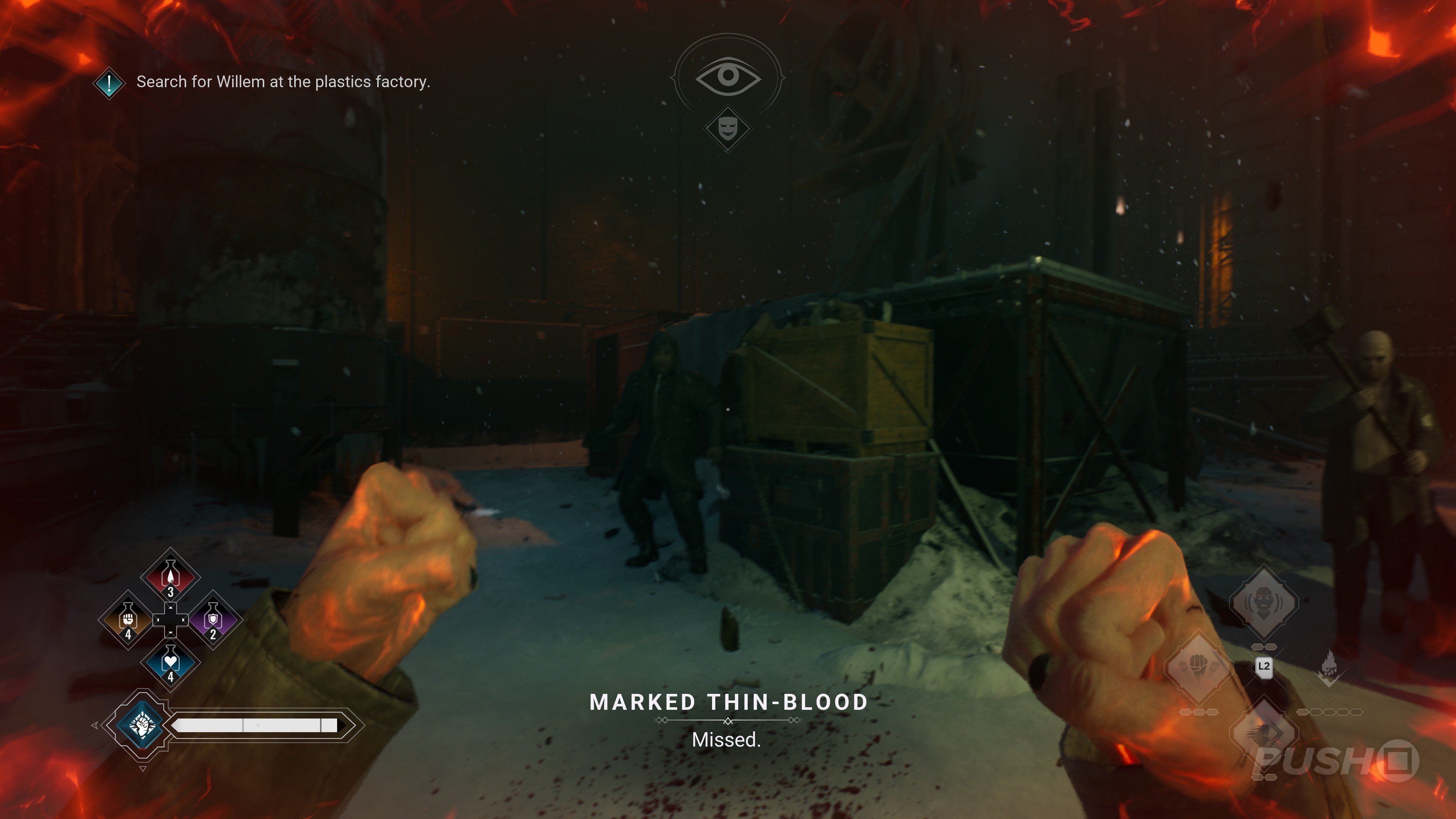
Task: Activate the triple fist ability
Action: coord(1198,667)
